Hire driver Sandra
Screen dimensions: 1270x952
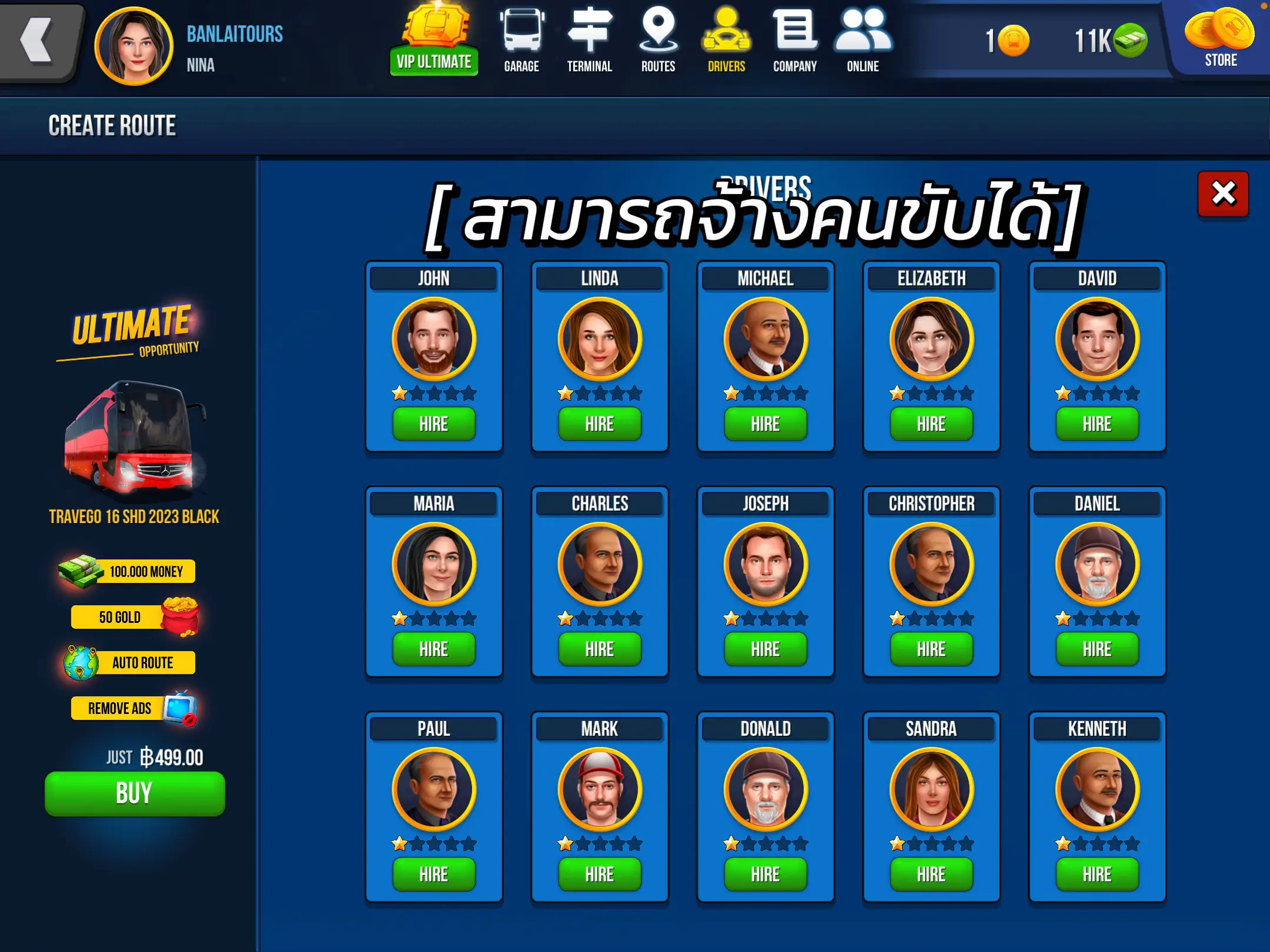[x=931, y=874]
